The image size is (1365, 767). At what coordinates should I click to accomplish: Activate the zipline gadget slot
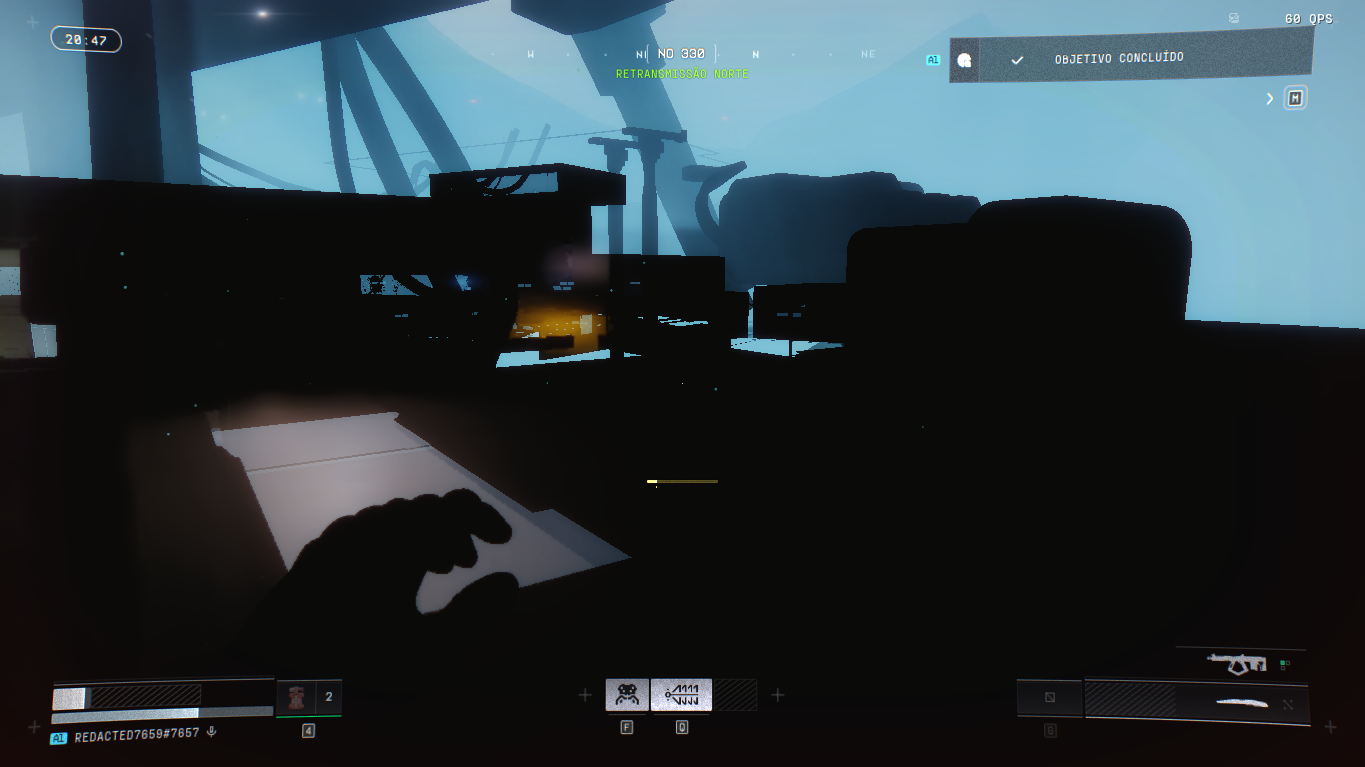click(x=681, y=694)
